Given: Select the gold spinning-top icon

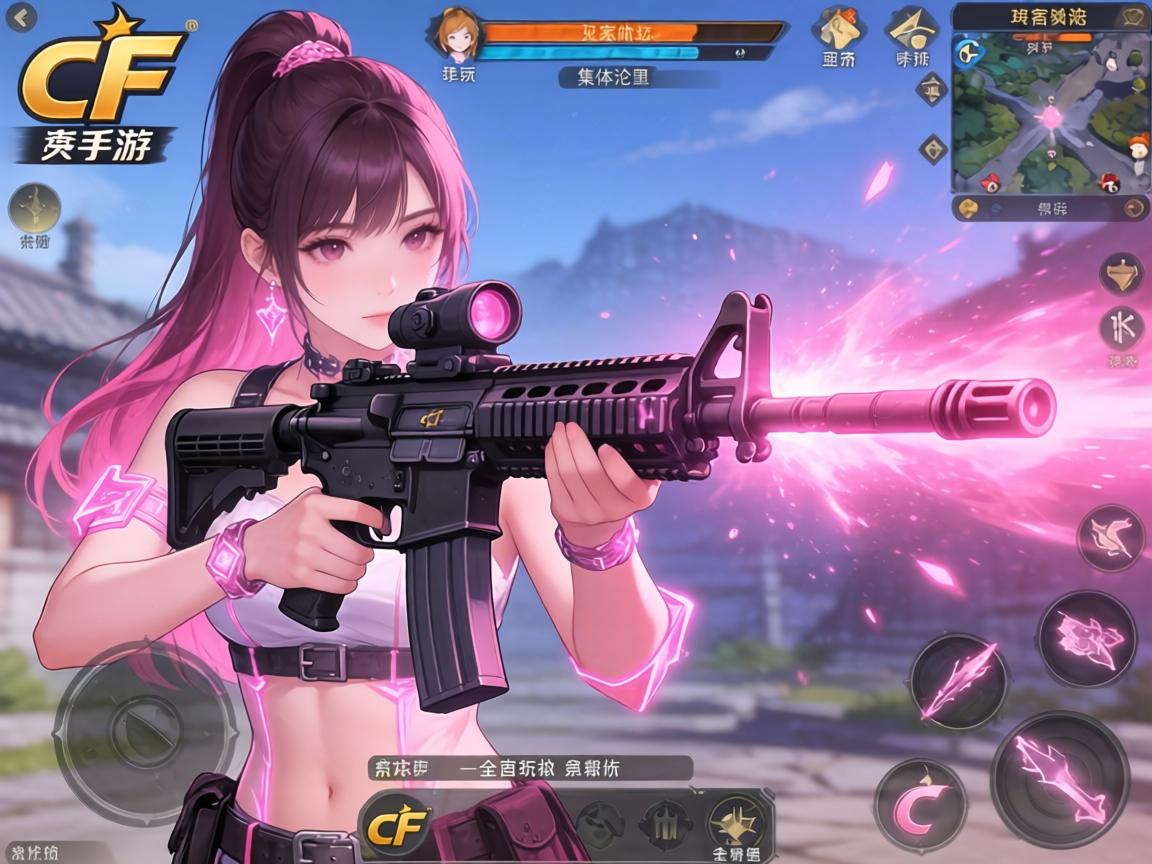Looking at the screenshot, I should (x=1121, y=273).
